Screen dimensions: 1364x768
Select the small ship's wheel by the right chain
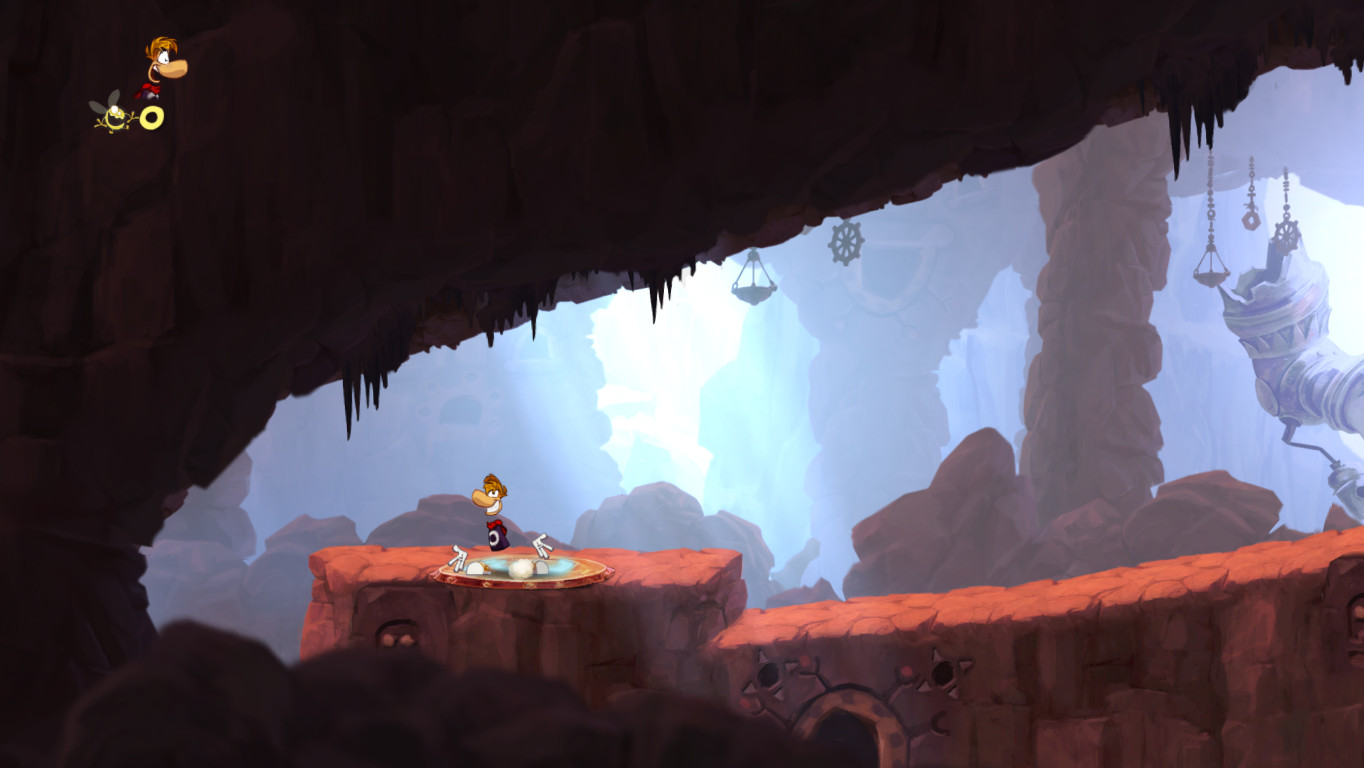[1287, 235]
